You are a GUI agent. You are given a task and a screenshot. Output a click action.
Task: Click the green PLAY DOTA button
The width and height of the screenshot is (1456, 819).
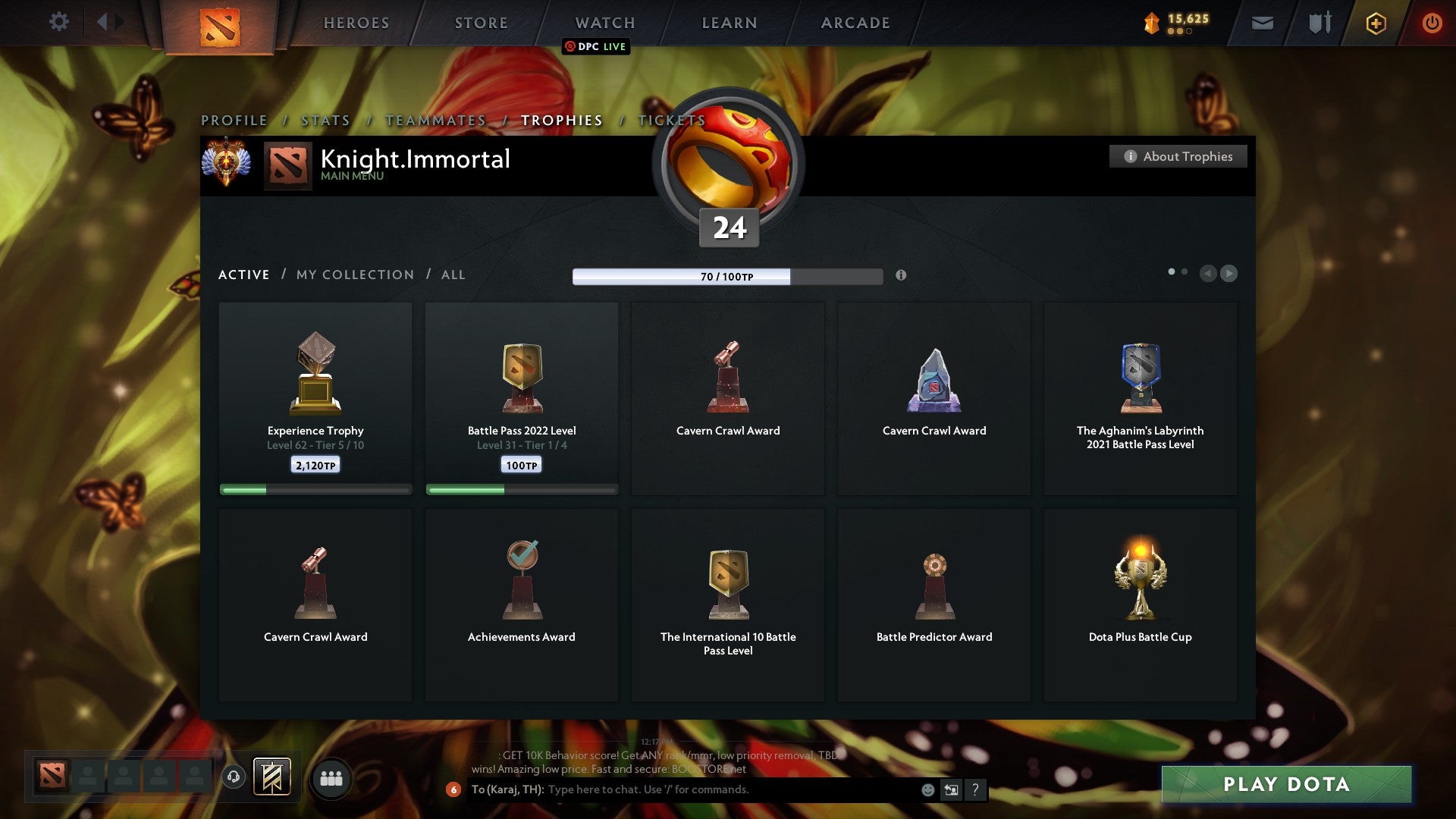(1285, 785)
